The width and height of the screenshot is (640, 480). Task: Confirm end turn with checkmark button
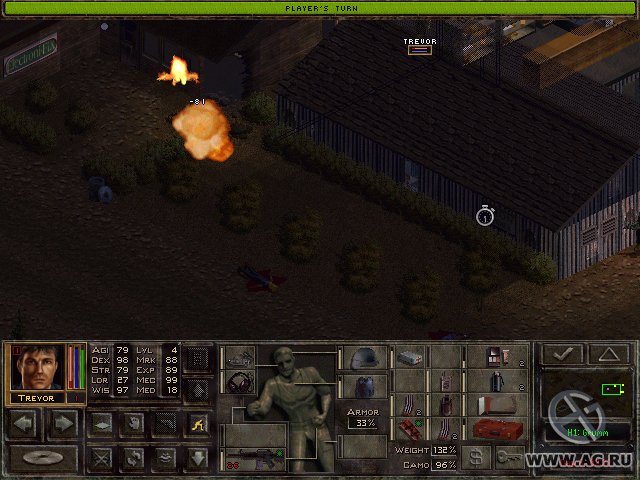click(565, 354)
